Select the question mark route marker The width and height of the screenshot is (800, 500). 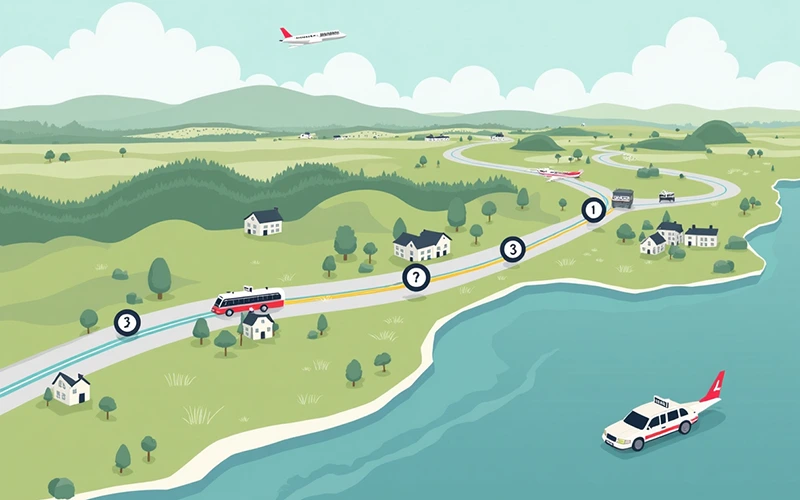[415, 278]
